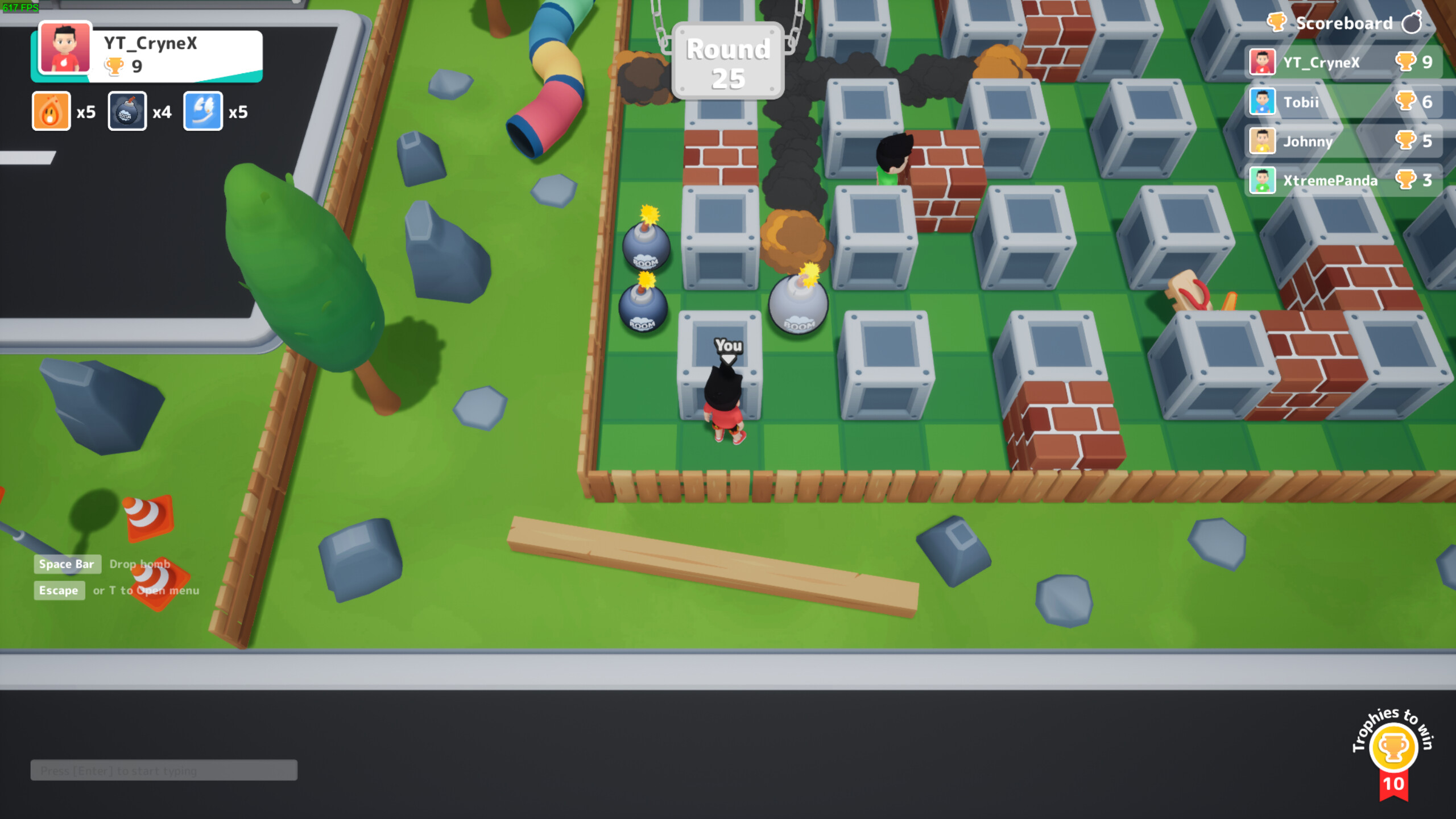
Task: Click the bomb power-up icon showing x4
Action: (126, 111)
